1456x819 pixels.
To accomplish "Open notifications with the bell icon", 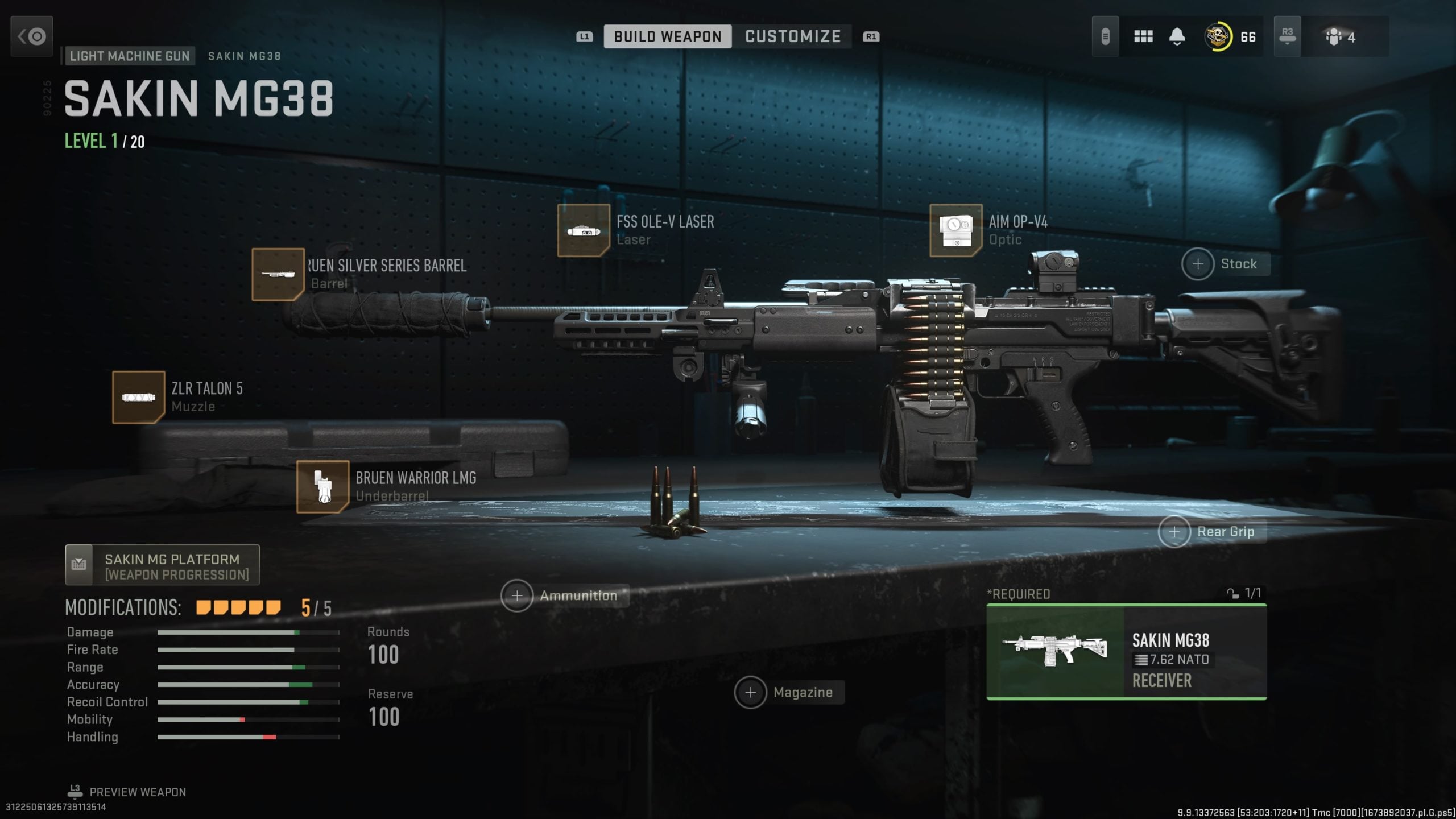I will (1176, 36).
